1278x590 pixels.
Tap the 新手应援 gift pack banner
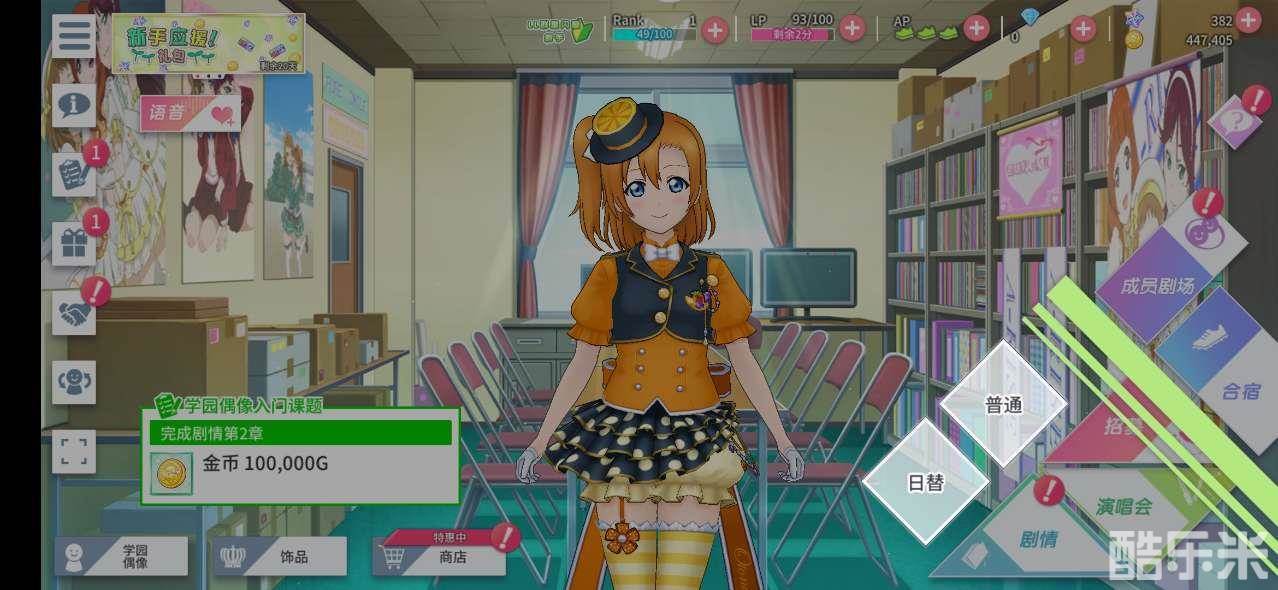point(208,43)
